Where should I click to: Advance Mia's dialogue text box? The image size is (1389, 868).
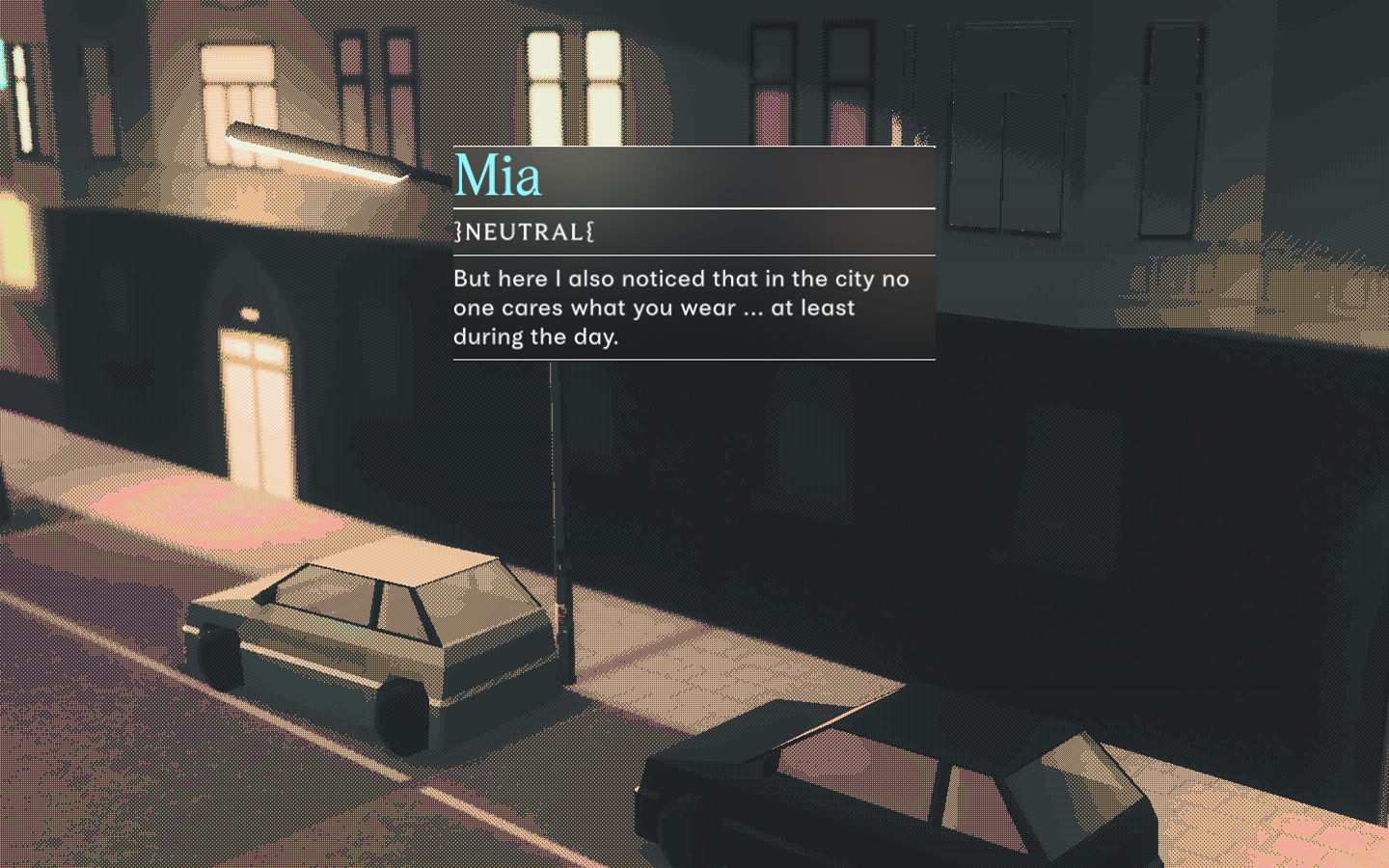coord(693,308)
